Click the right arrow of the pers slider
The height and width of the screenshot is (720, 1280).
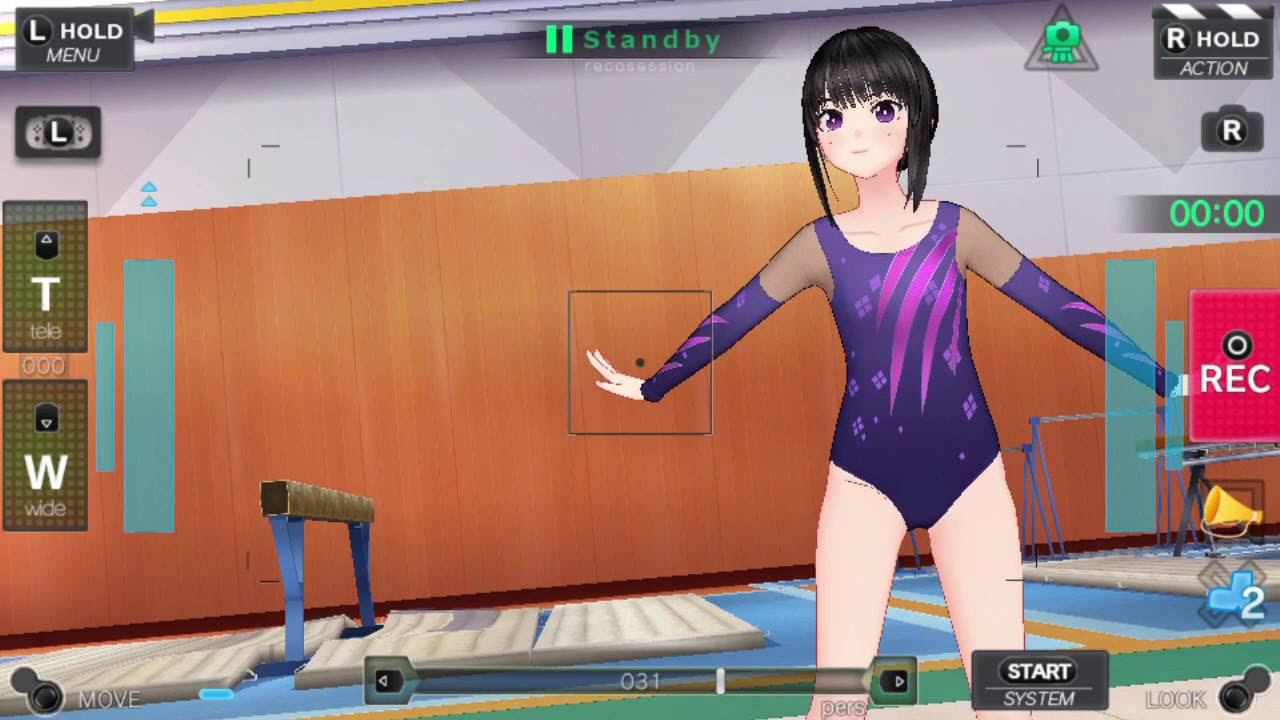(x=899, y=682)
